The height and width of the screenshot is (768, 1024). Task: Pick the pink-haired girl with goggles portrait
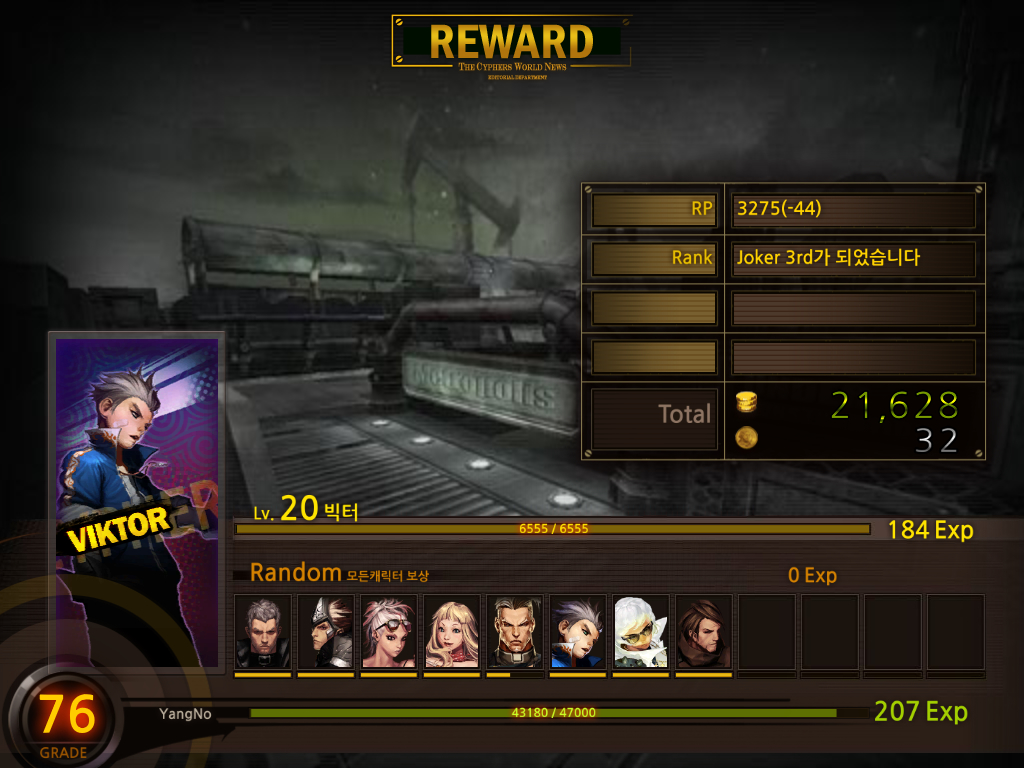point(389,632)
